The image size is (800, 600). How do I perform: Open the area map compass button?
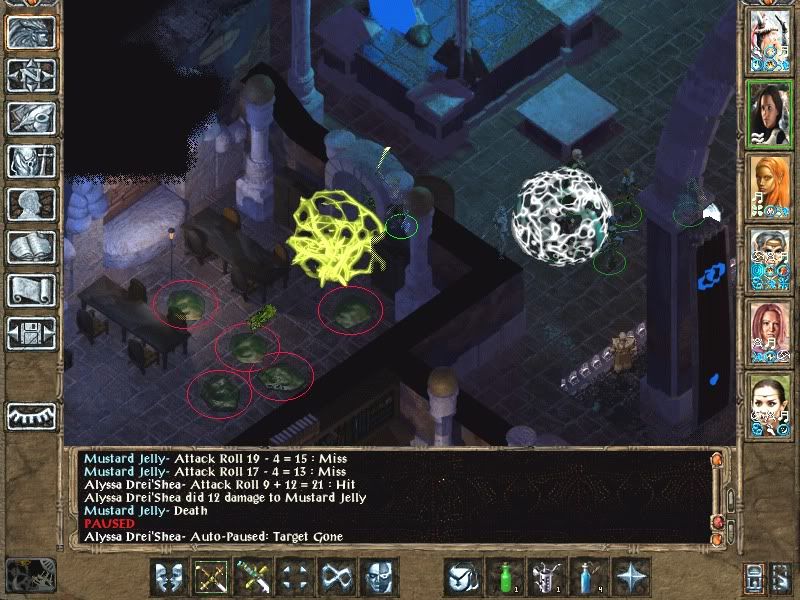coord(32,75)
